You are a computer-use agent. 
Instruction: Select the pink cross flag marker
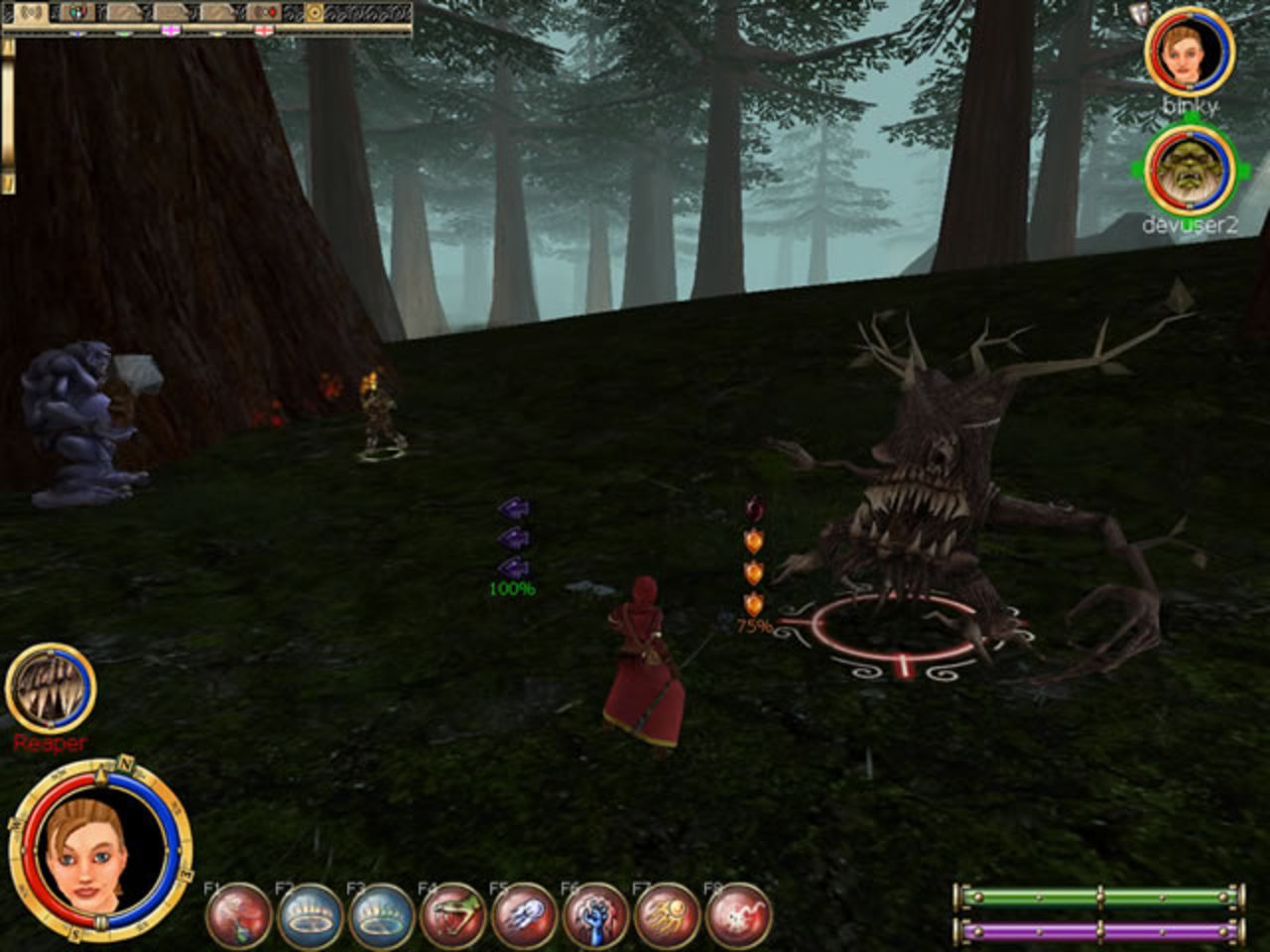tap(171, 31)
